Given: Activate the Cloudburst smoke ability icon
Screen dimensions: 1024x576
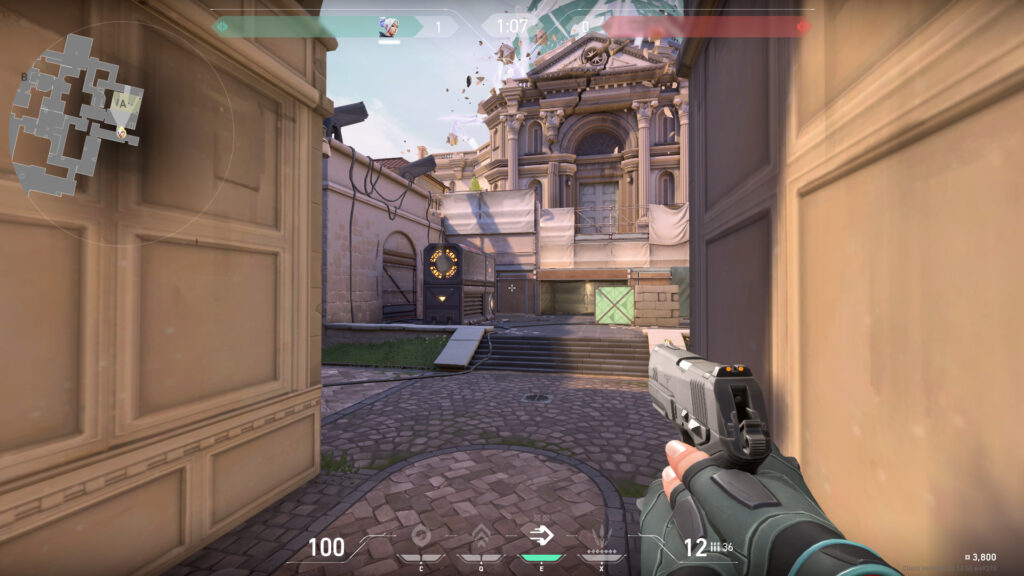Looking at the screenshot, I should click(420, 536).
